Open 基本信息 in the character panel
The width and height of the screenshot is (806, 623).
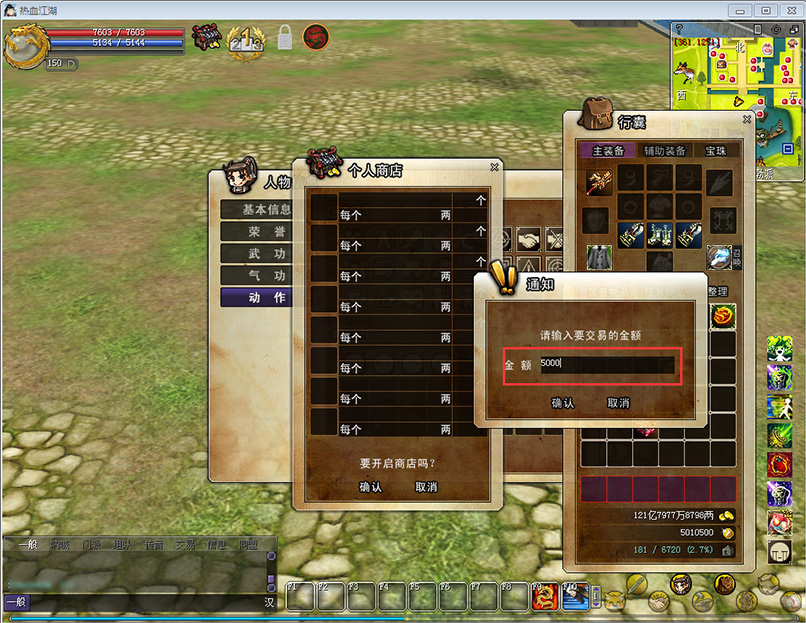[x=256, y=210]
